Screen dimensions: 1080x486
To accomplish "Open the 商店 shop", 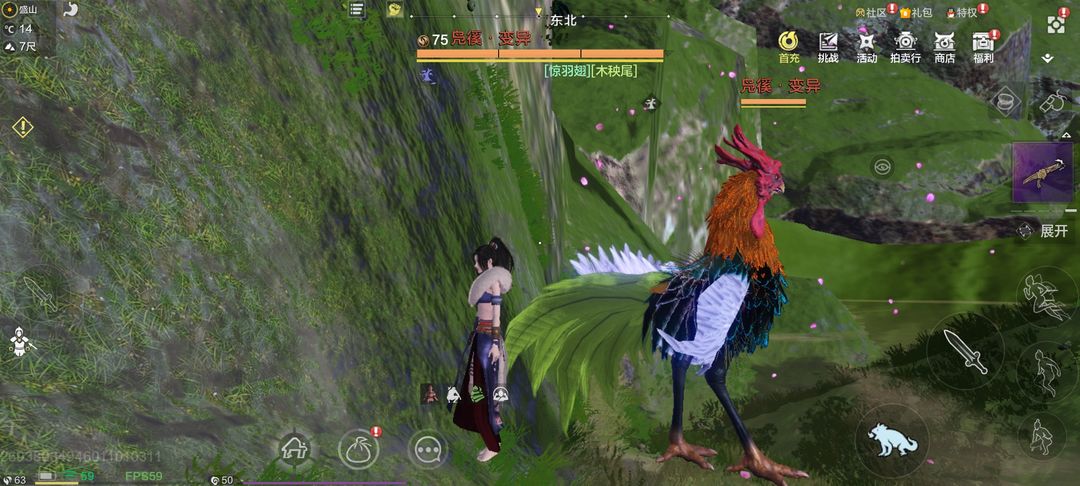I will (944, 44).
